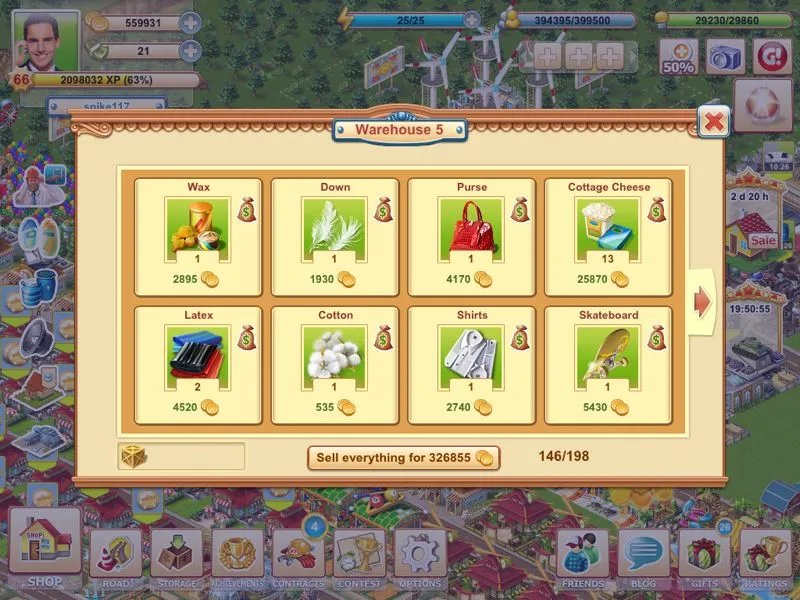Image resolution: width=800 pixels, height=600 pixels.
Task: Close the Warehouse 5 window
Action: click(713, 122)
